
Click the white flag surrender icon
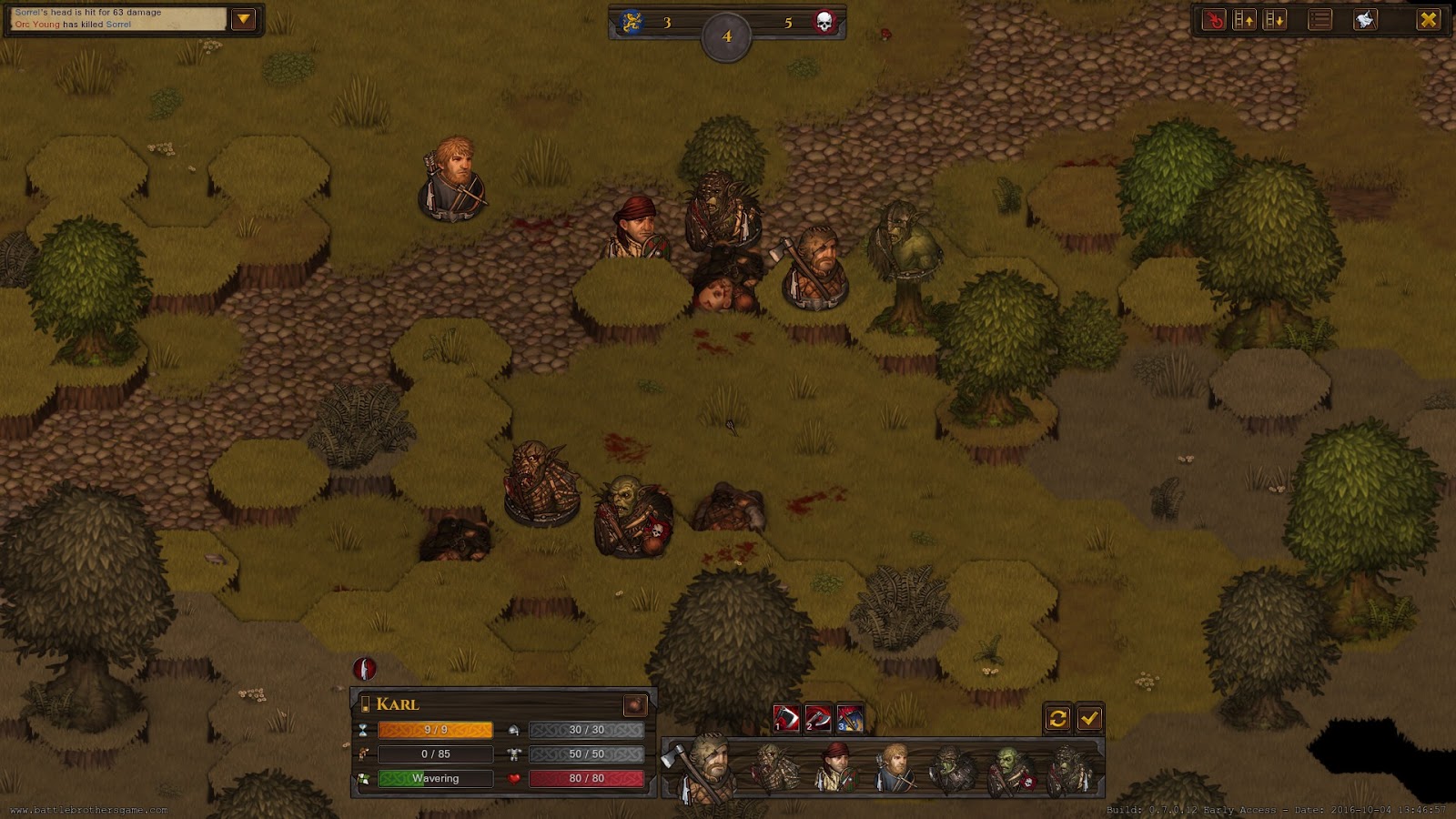(x=1366, y=18)
